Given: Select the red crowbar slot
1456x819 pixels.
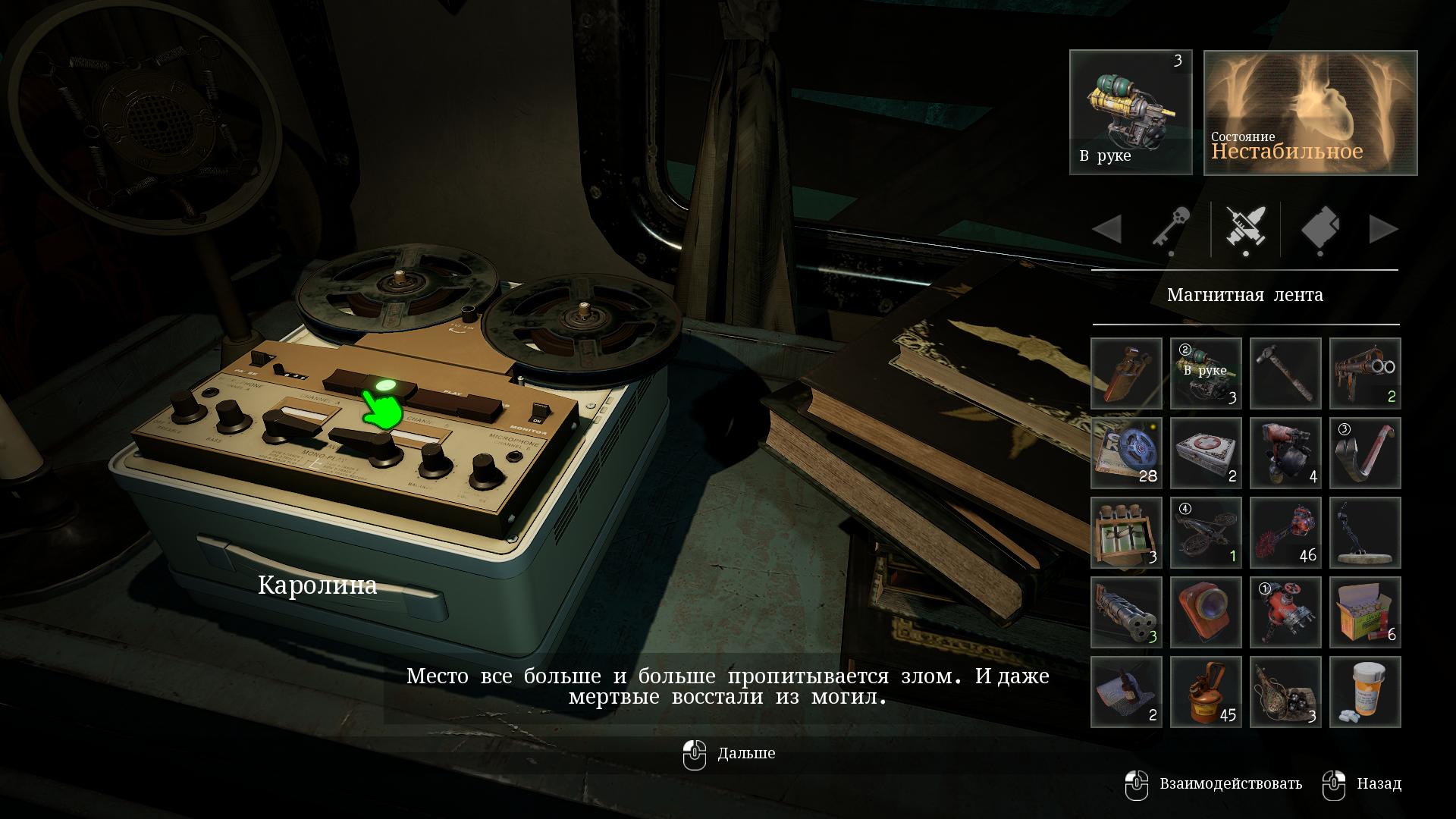Looking at the screenshot, I should [1365, 453].
